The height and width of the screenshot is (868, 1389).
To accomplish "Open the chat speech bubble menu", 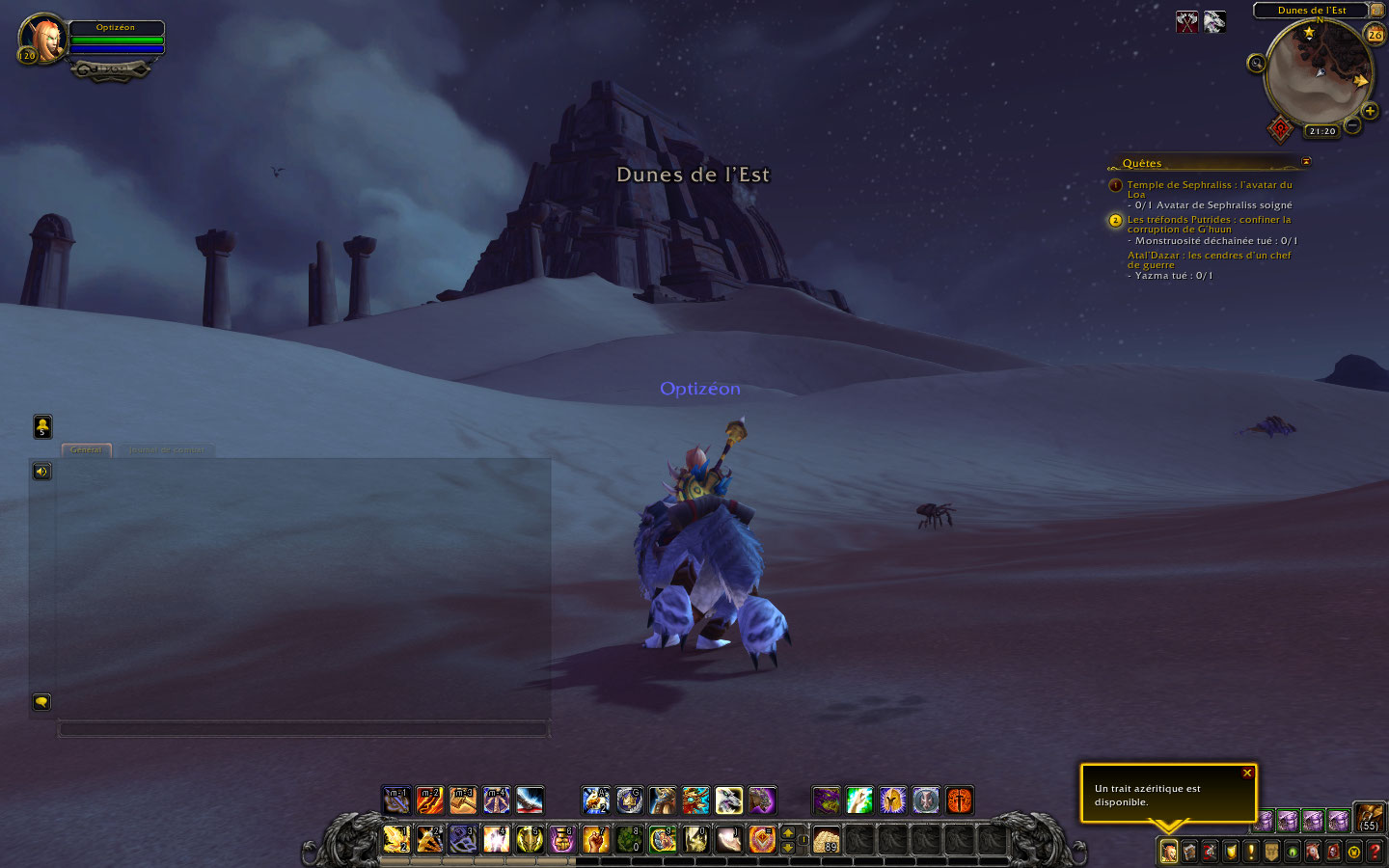I will click(41, 702).
